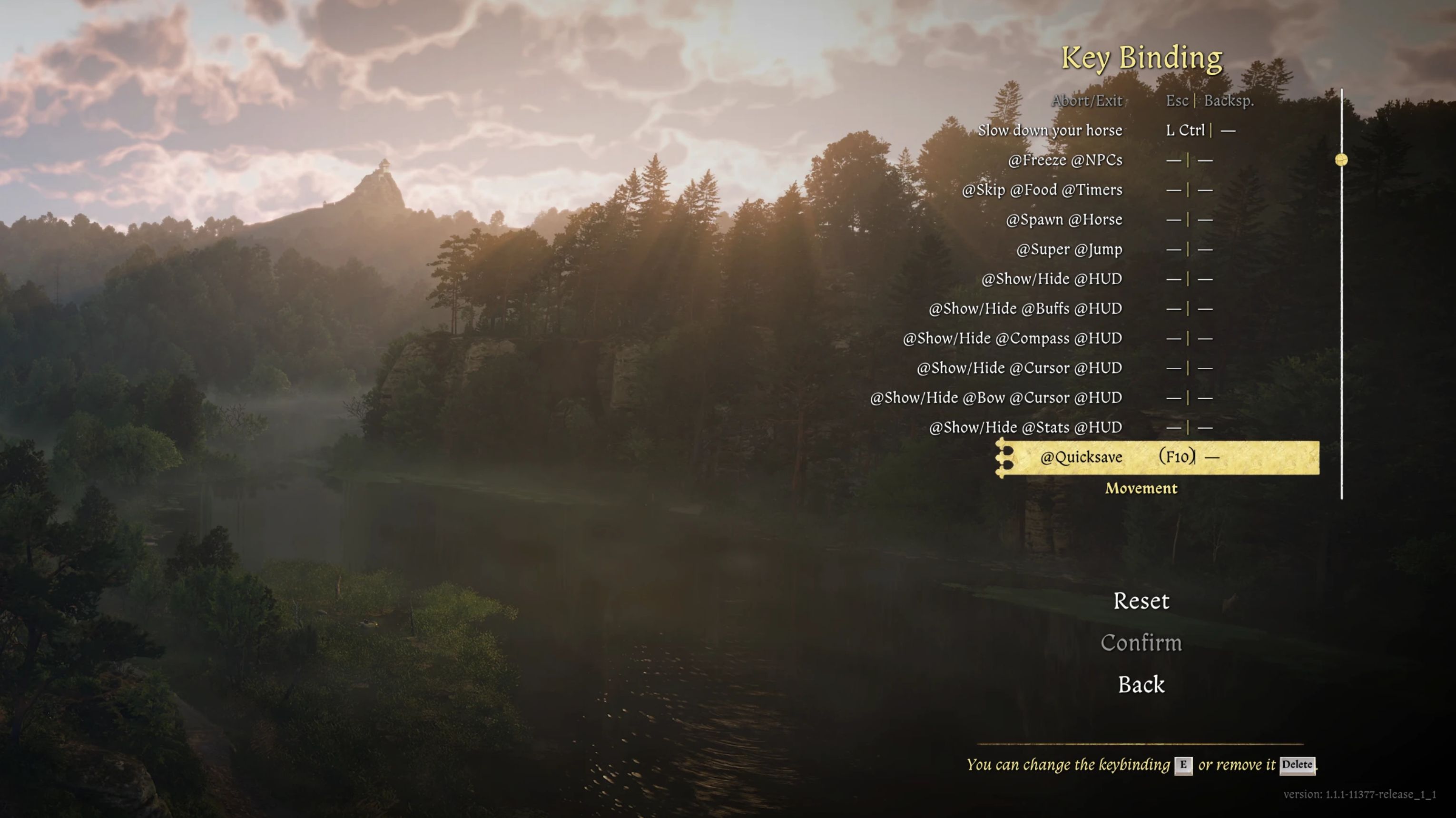Select the Abort/Exit key binding row

point(1086,100)
